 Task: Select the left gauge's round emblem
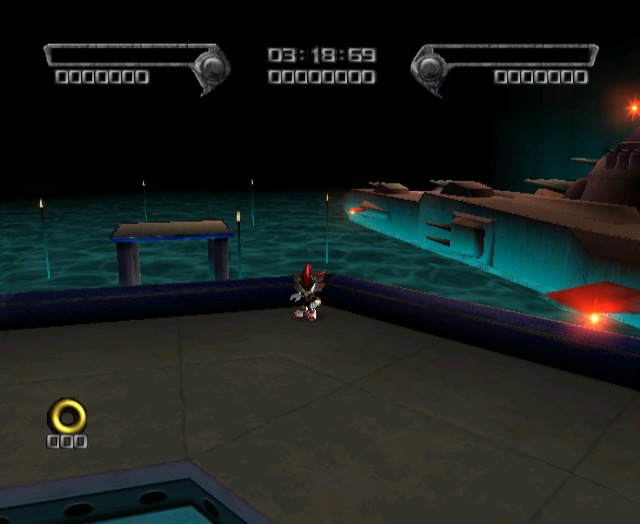click(x=212, y=68)
